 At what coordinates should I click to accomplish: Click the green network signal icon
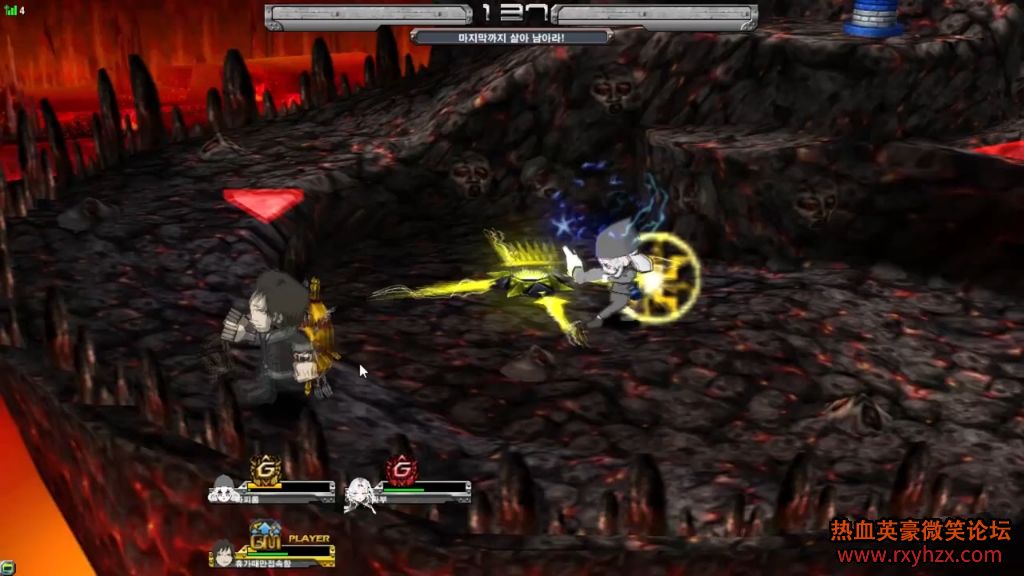10,11
